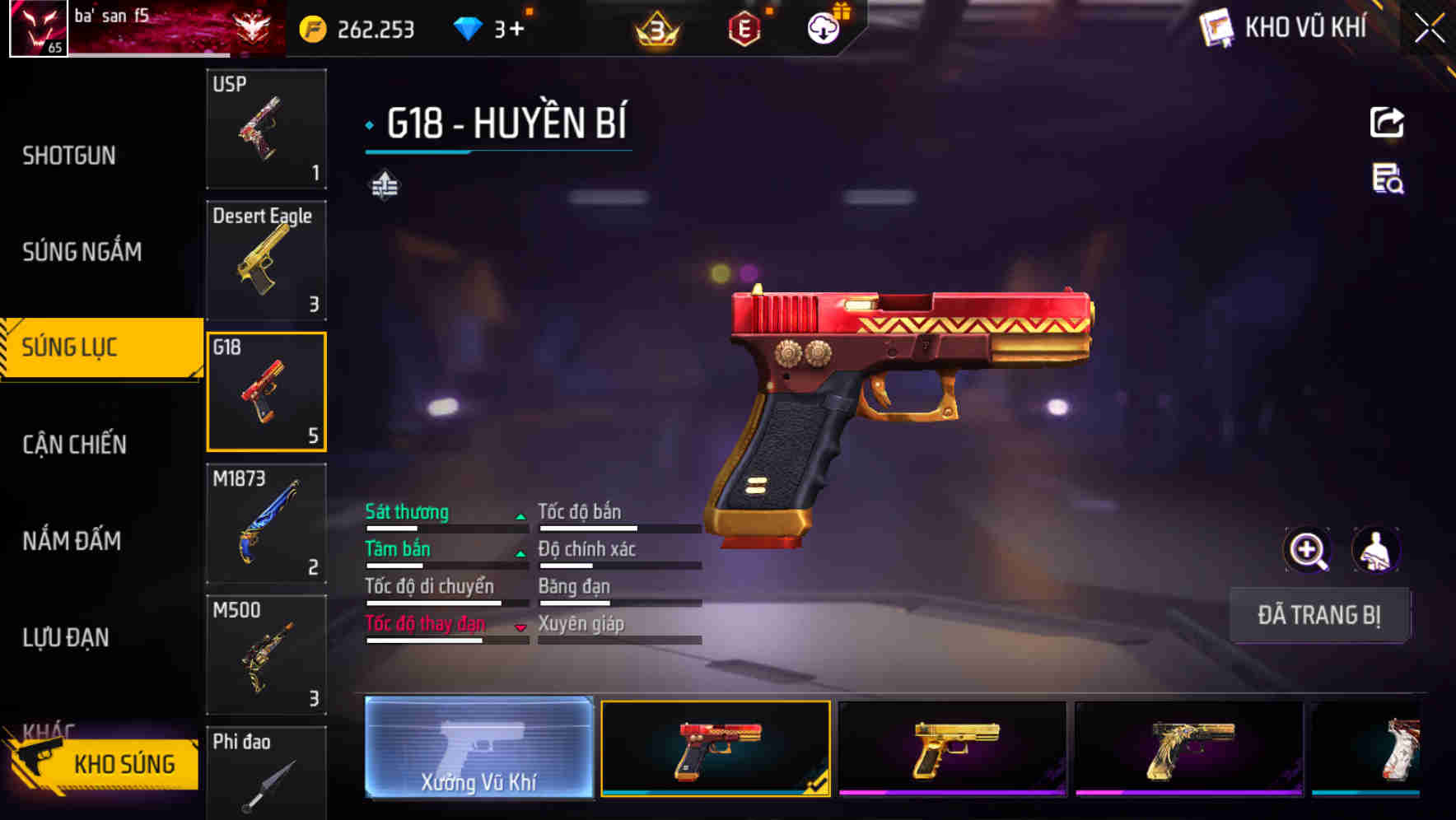Click the gold coin currency icon
Image resolution: width=1456 pixels, height=820 pixels.
click(311, 27)
